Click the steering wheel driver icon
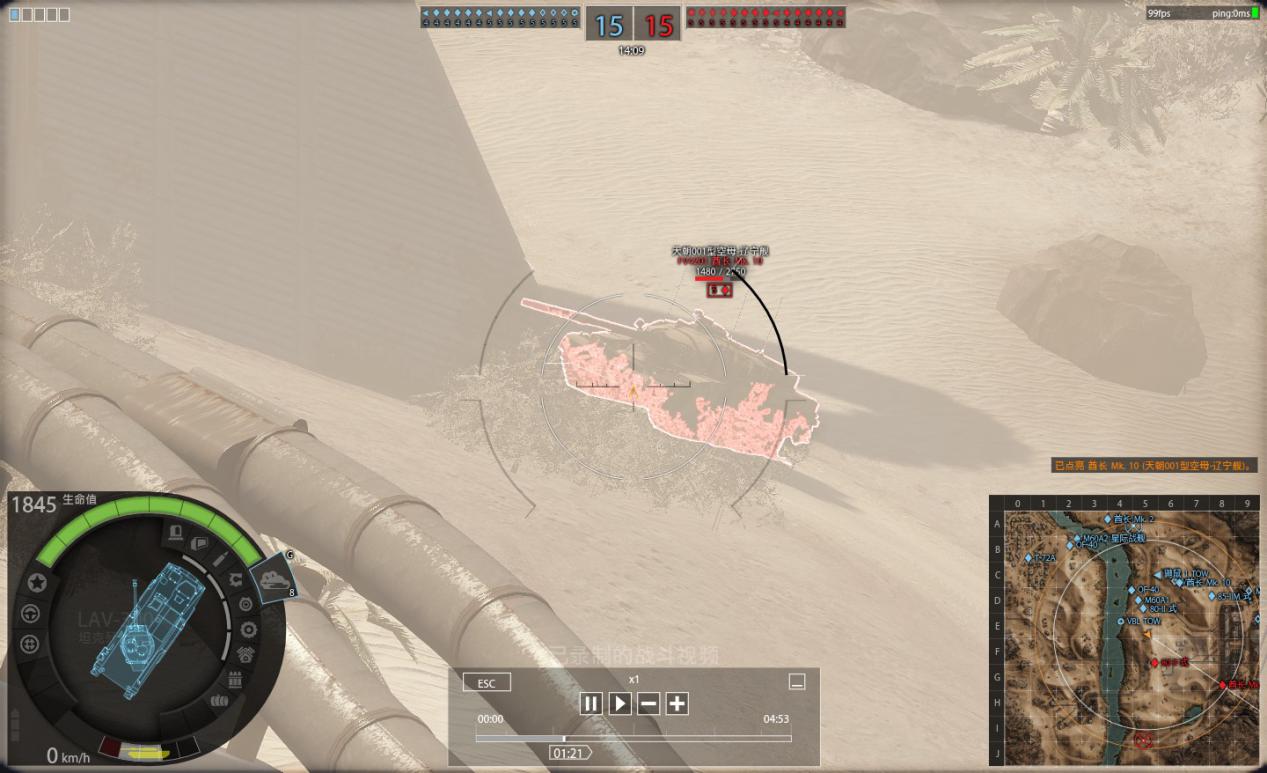The width and height of the screenshot is (1267, 773). click(30, 613)
